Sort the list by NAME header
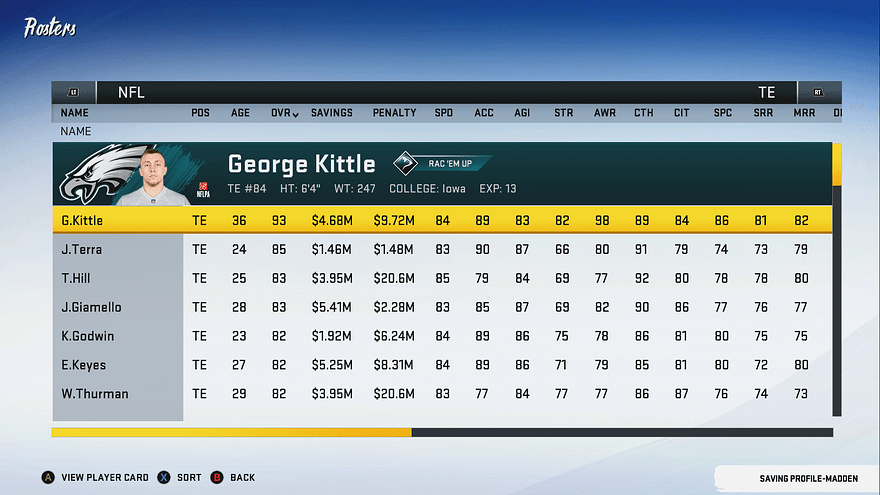 [74, 113]
